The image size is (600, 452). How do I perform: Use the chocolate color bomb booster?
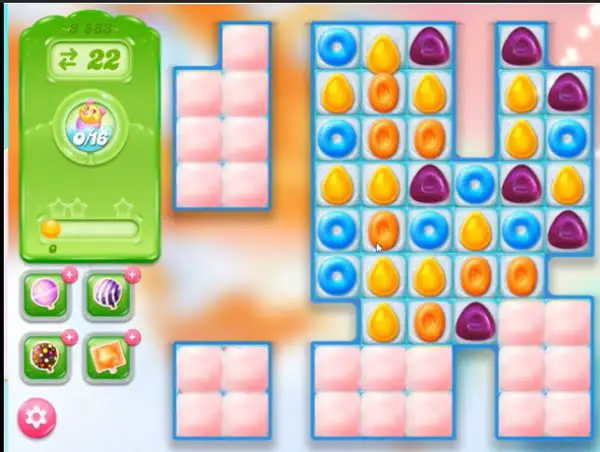[x=46, y=357]
